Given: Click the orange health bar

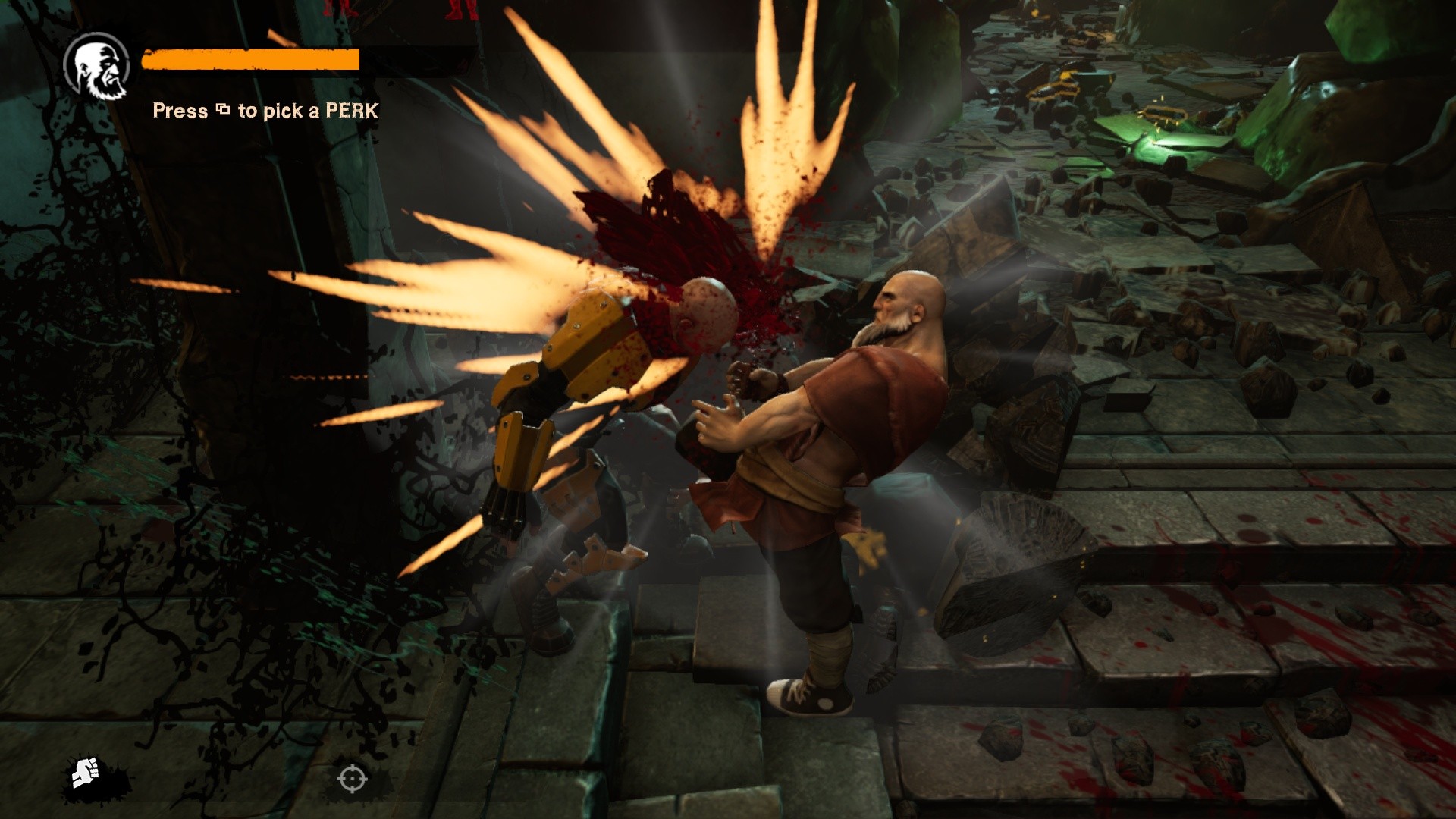Looking at the screenshot, I should pos(250,59).
